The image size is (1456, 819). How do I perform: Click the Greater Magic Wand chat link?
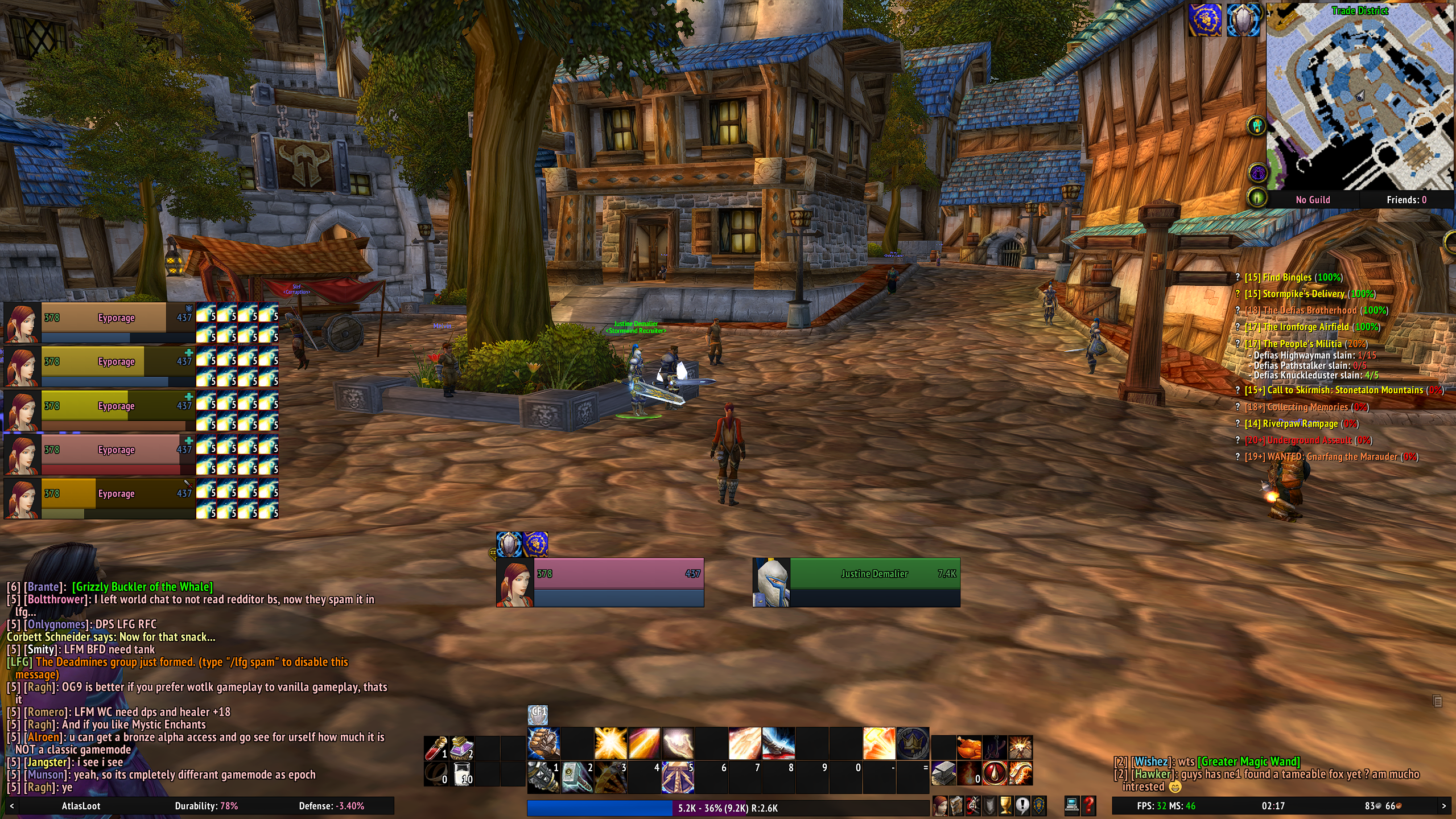1248,762
